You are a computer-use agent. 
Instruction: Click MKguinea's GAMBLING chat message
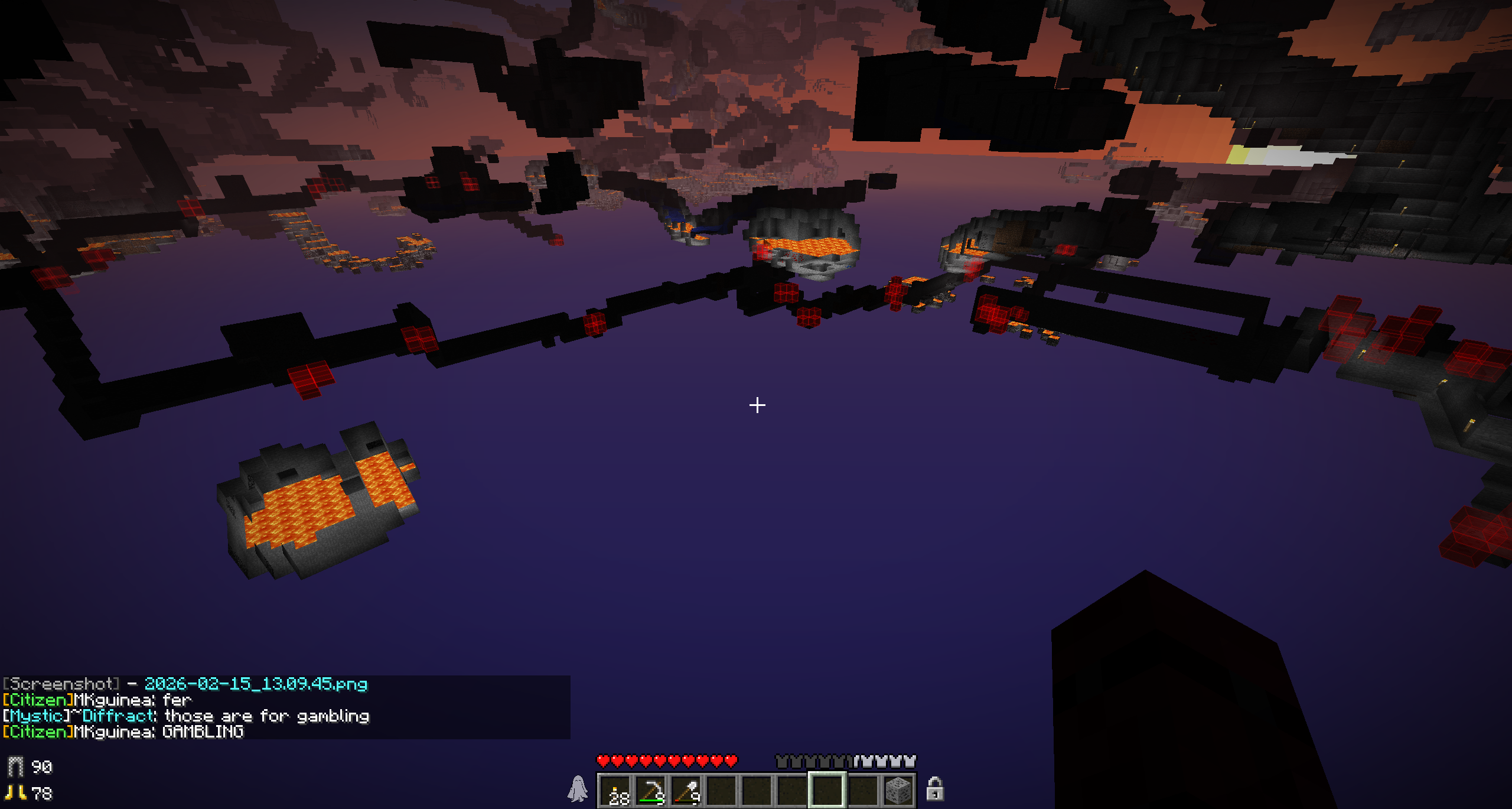point(203,732)
